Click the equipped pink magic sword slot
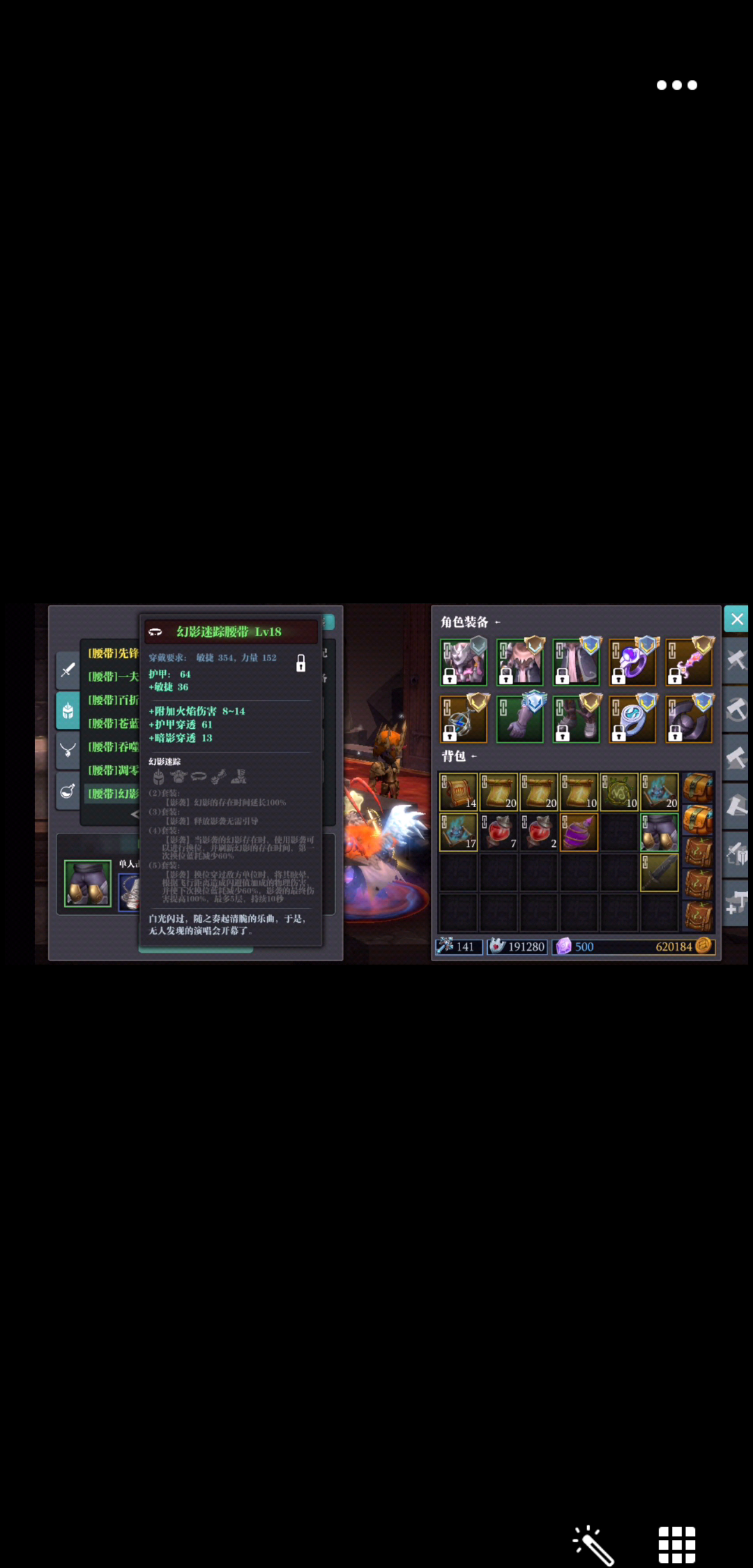 (x=689, y=661)
